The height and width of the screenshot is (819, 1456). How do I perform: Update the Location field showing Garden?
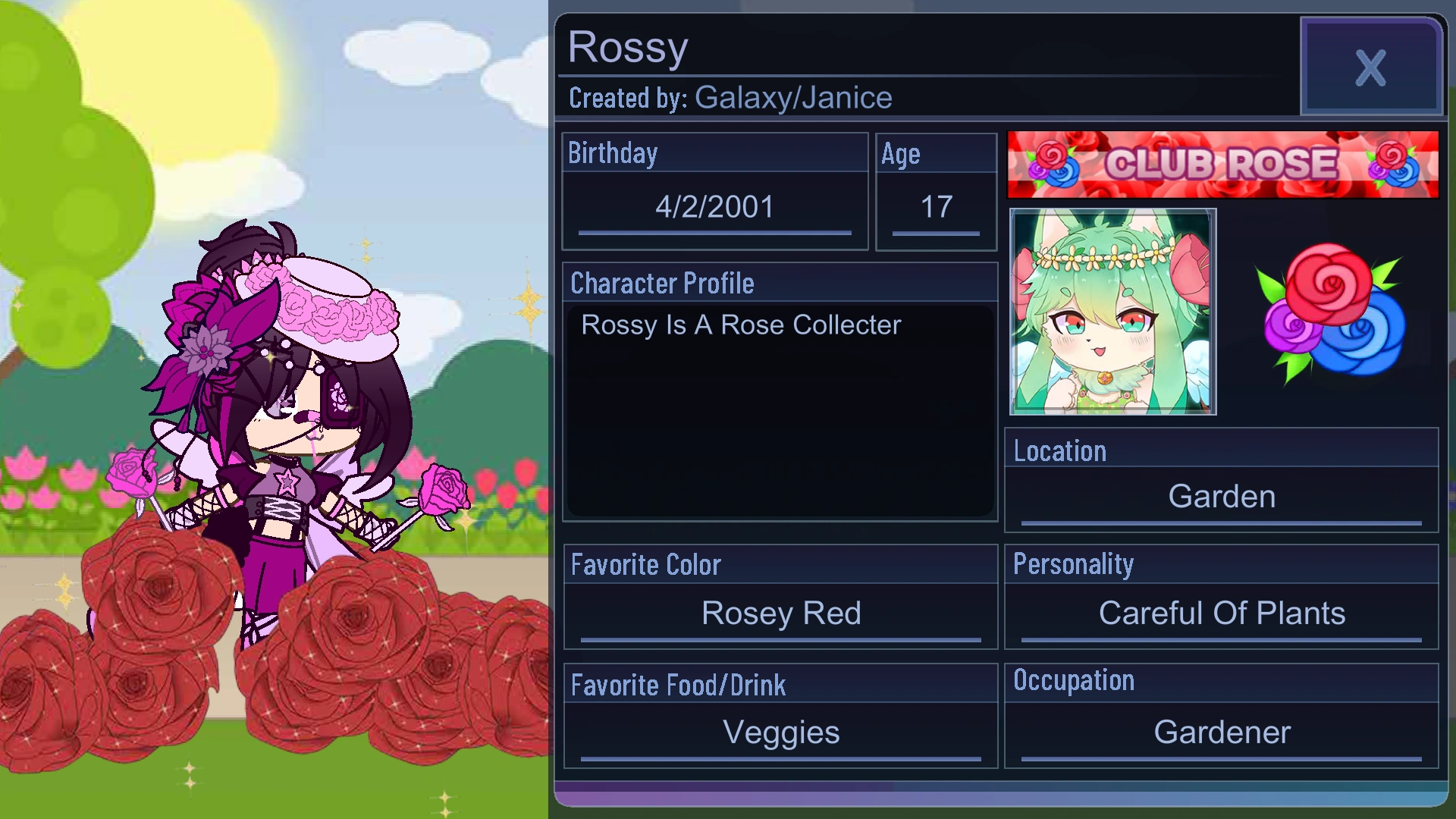click(1221, 496)
